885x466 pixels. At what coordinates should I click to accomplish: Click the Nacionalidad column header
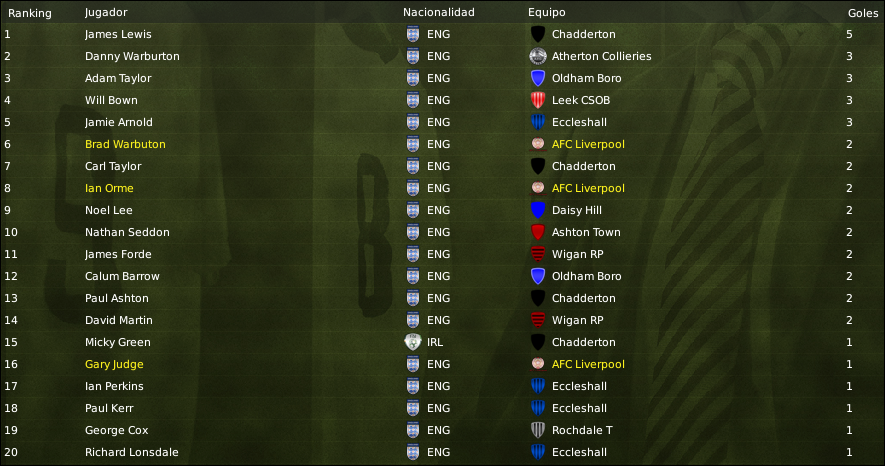pos(438,13)
